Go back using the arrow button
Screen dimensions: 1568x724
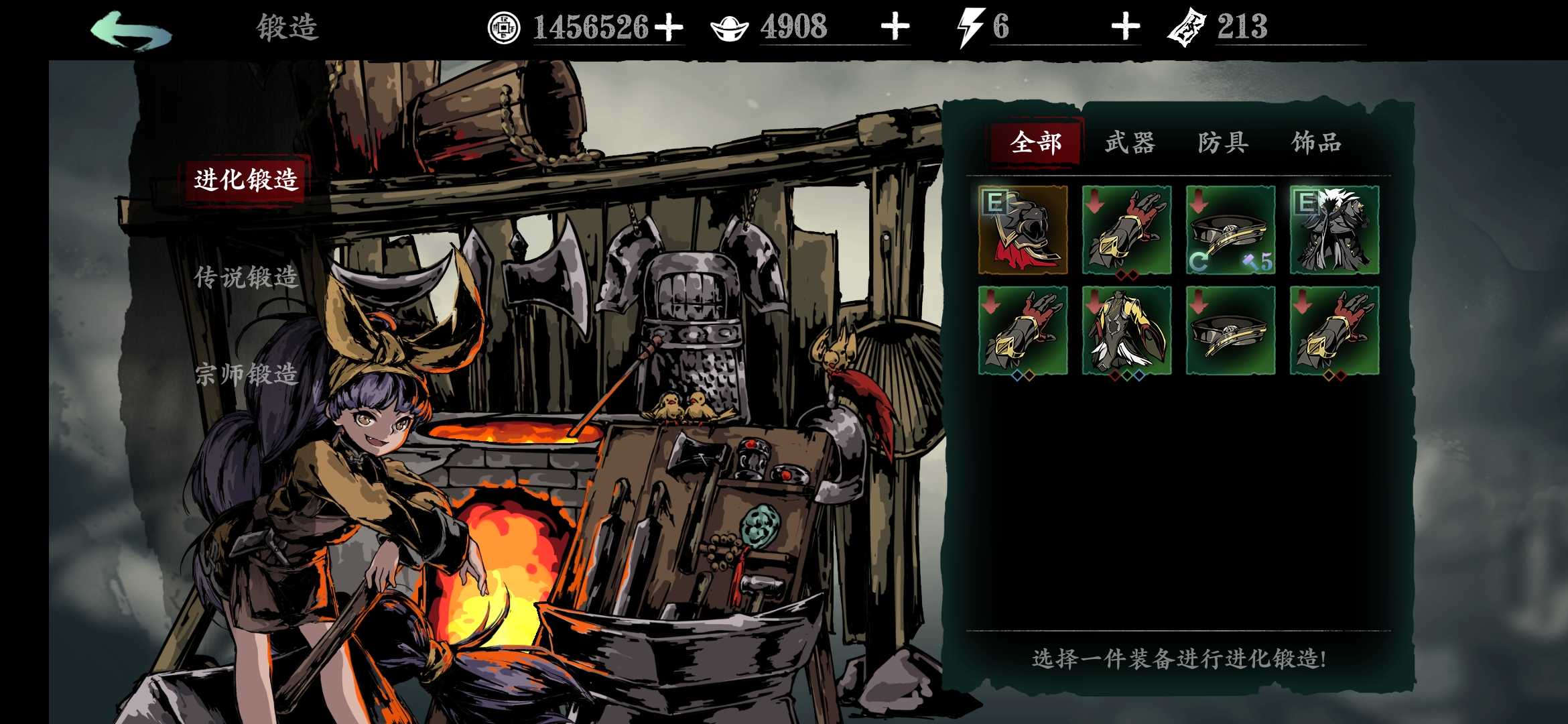131,30
